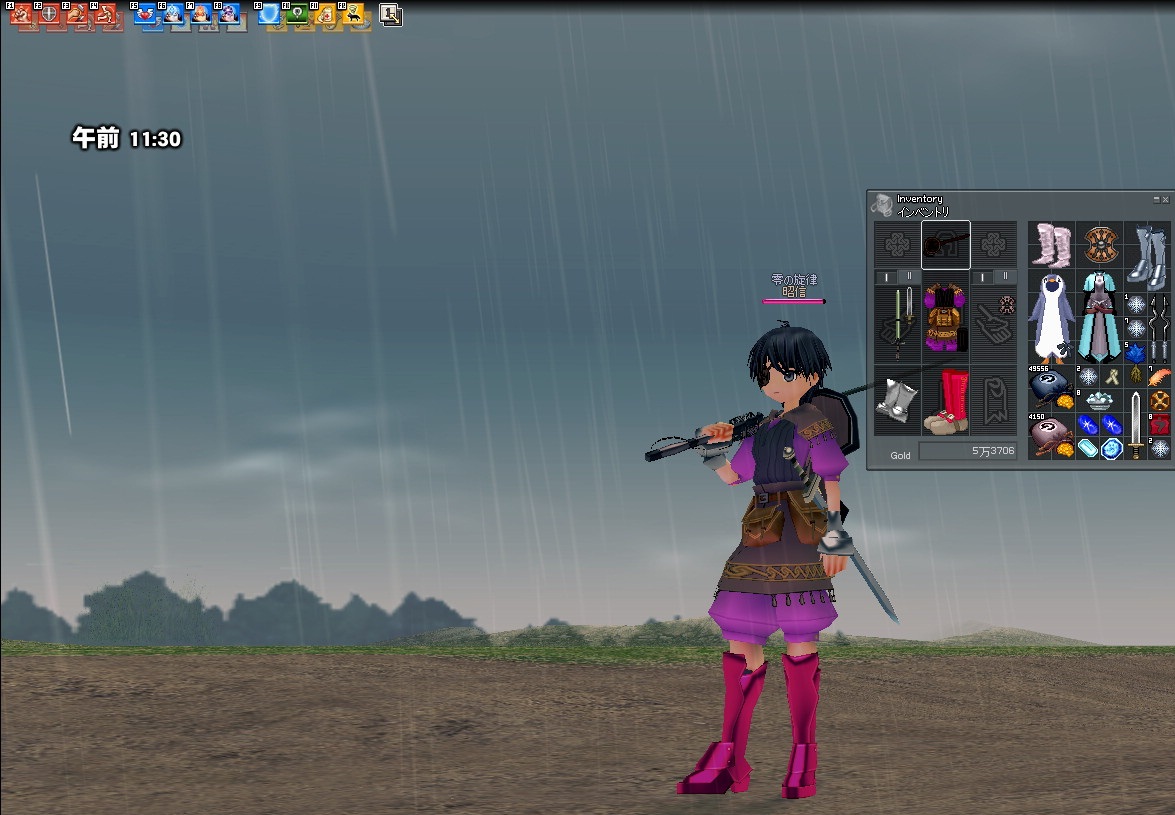The width and height of the screenshot is (1175, 815).
Task: Close the Inventory window
Action: coord(1165,200)
